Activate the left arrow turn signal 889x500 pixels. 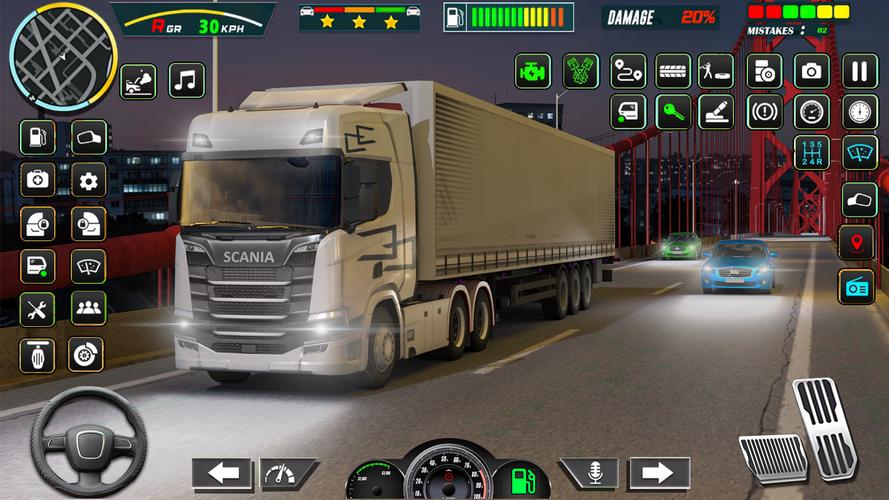click(221, 473)
